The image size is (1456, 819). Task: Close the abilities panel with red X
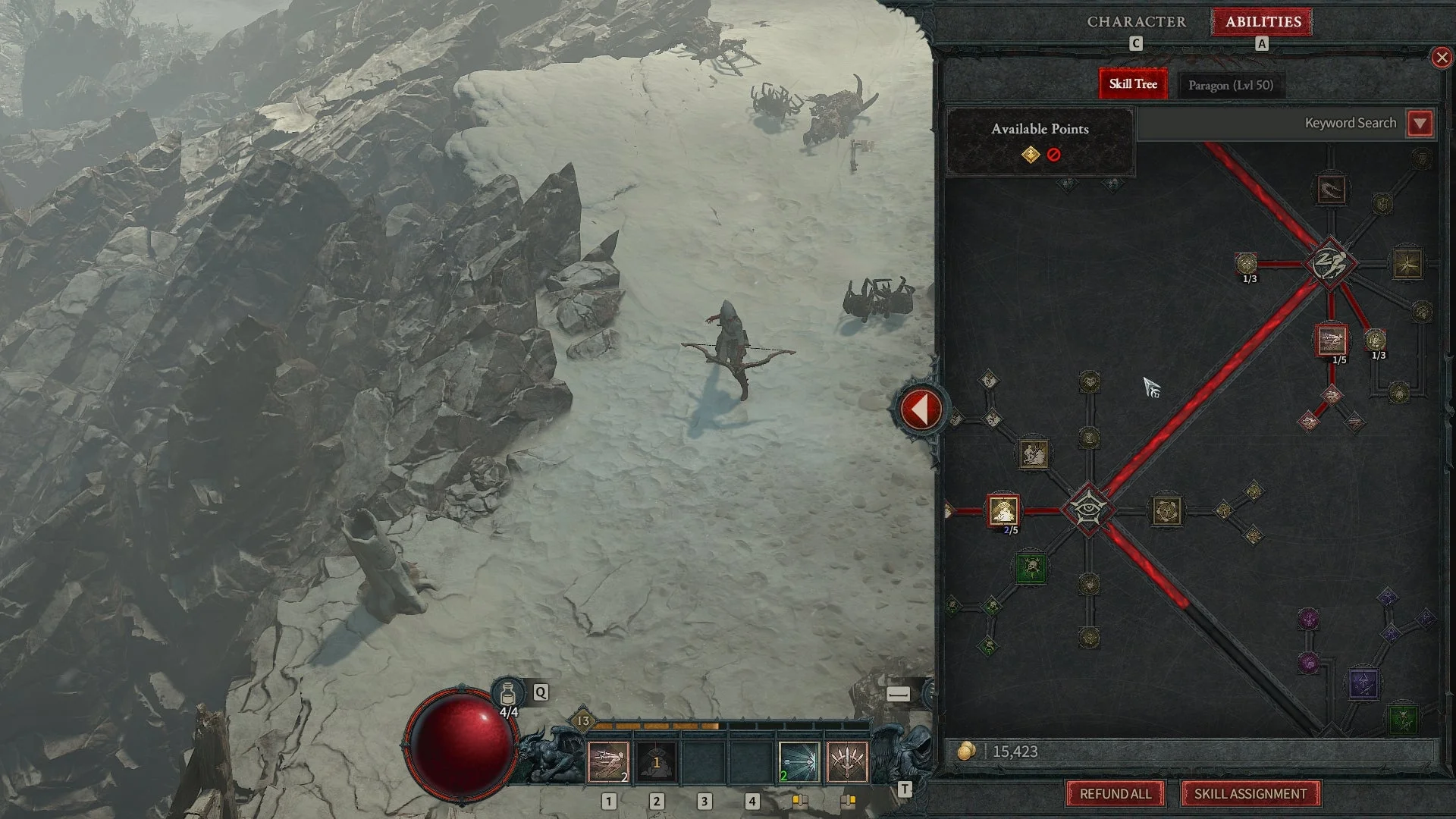(x=1441, y=58)
